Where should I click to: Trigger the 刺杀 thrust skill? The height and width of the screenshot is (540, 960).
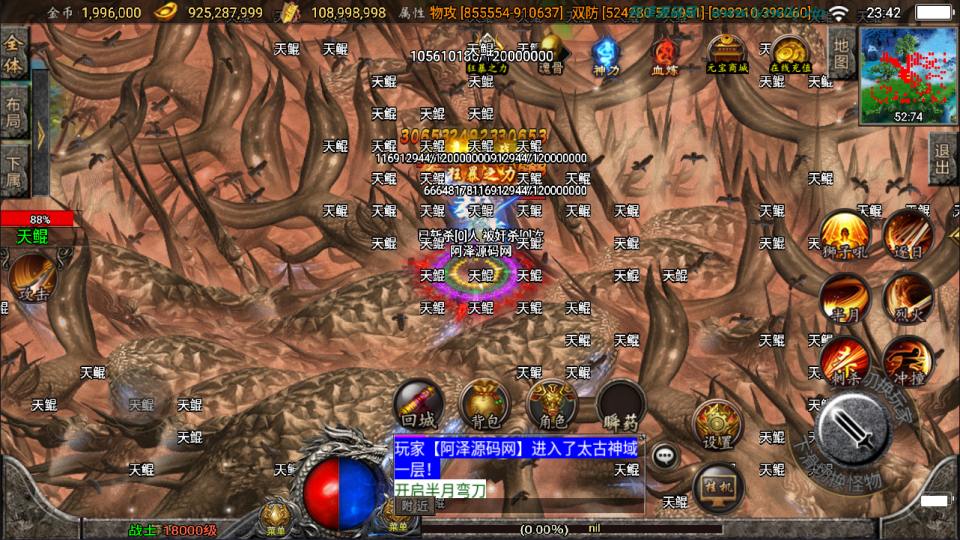[845, 362]
